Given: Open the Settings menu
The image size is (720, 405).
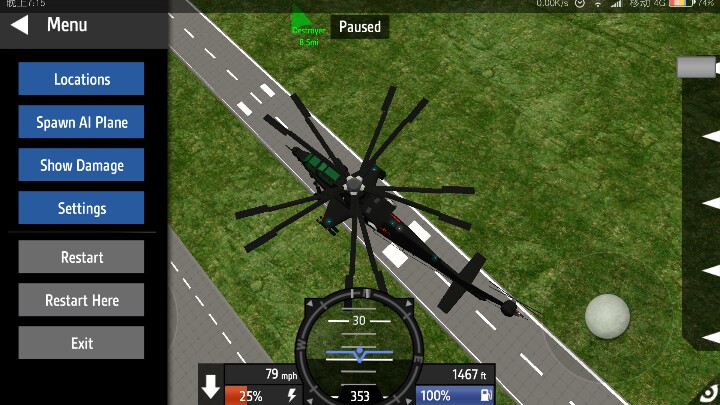Looking at the screenshot, I should click(x=81, y=208).
